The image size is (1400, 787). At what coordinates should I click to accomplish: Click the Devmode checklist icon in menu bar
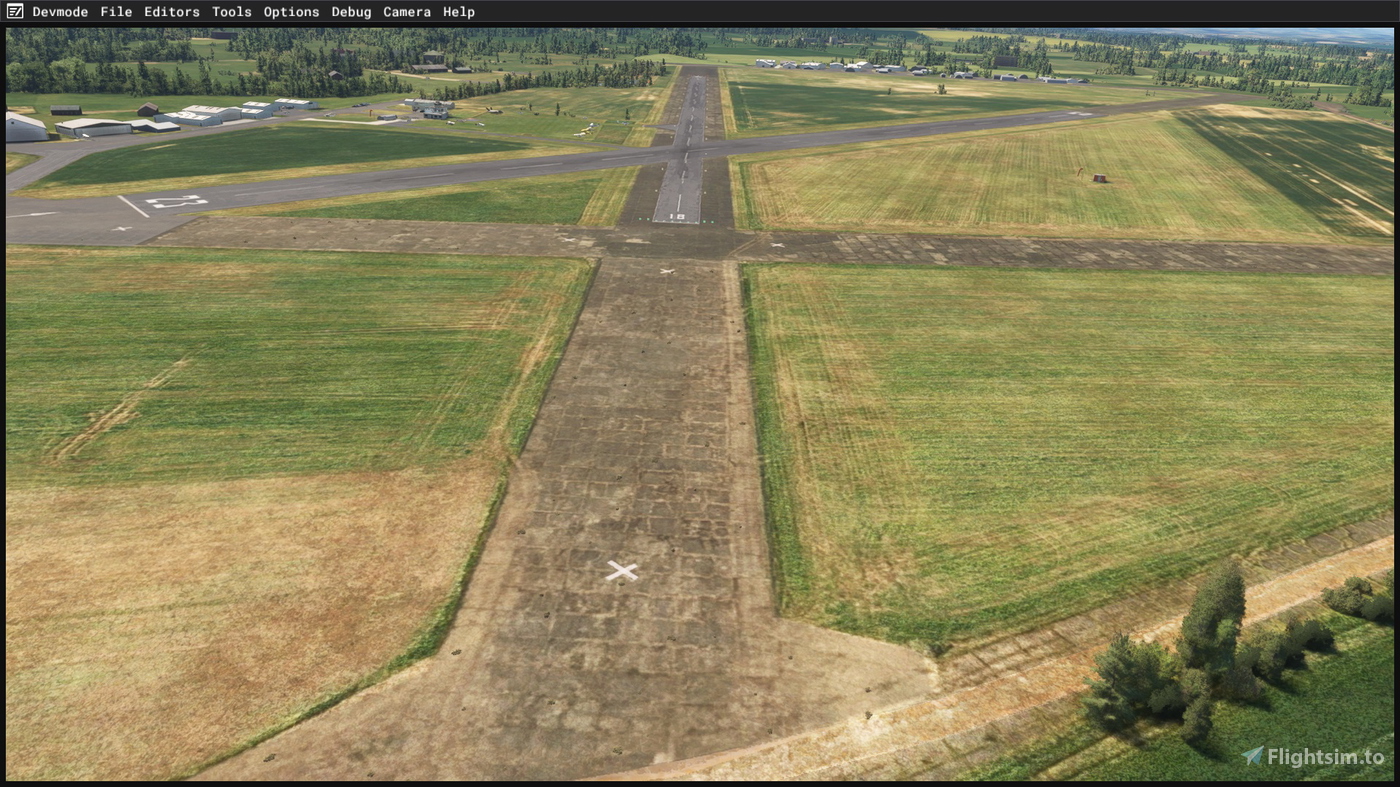[14, 11]
